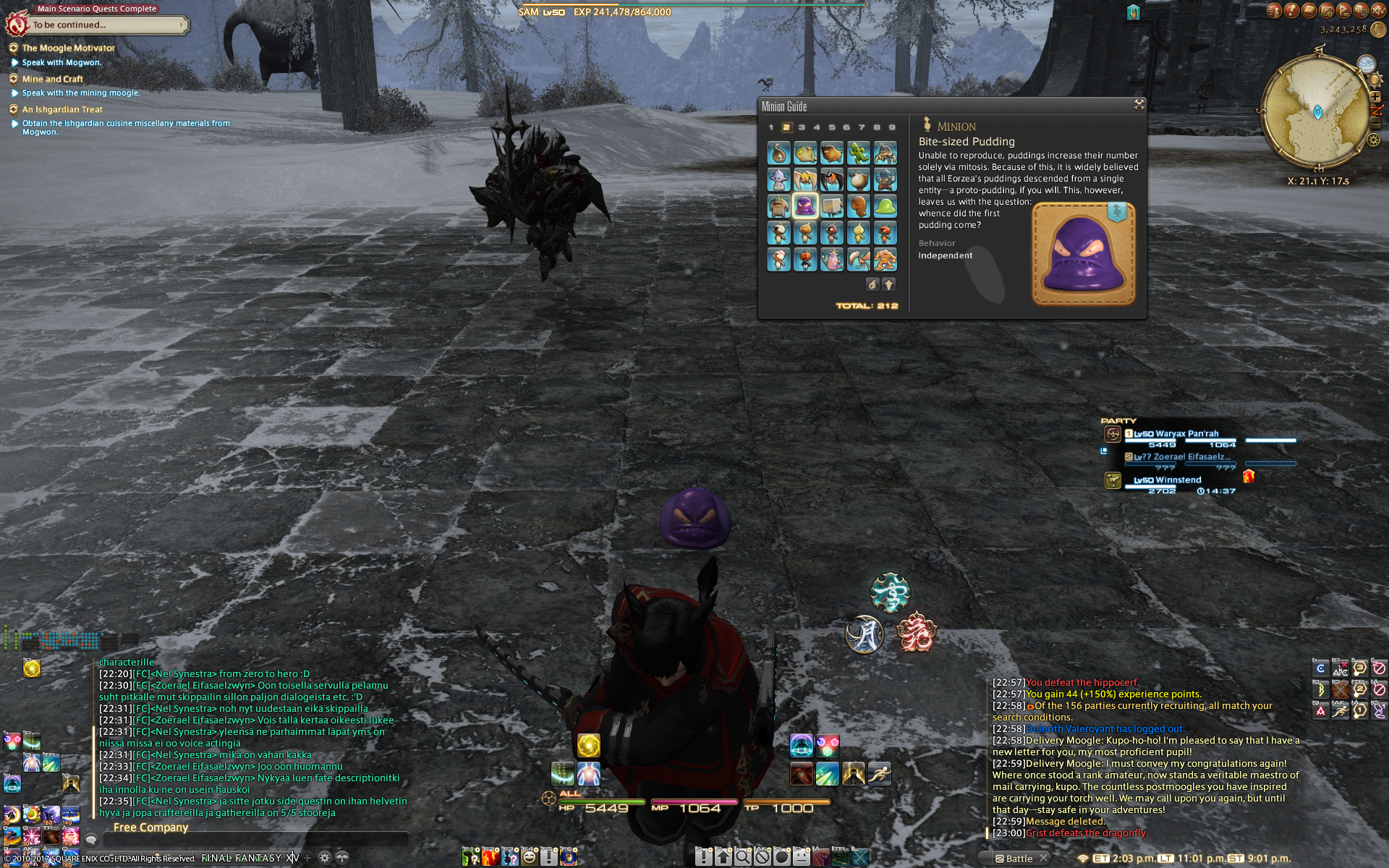Open chat log settings gear
The width and height of the screenshot is (1389, 868).
325,858
